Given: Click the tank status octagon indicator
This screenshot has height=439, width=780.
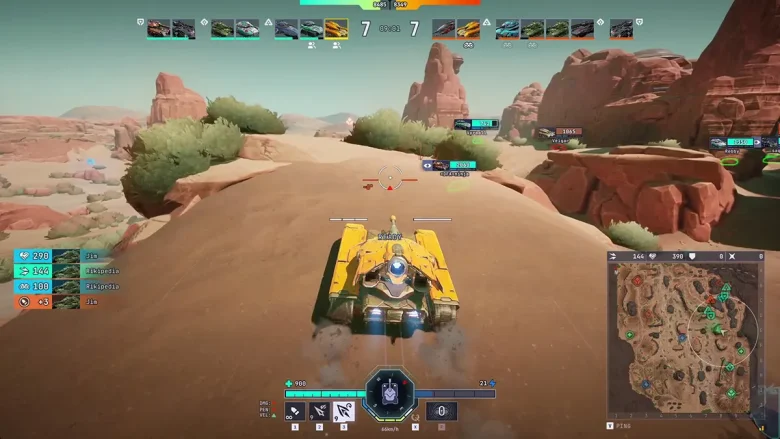Looking at the screenshot, I should (x=388, y=392).
